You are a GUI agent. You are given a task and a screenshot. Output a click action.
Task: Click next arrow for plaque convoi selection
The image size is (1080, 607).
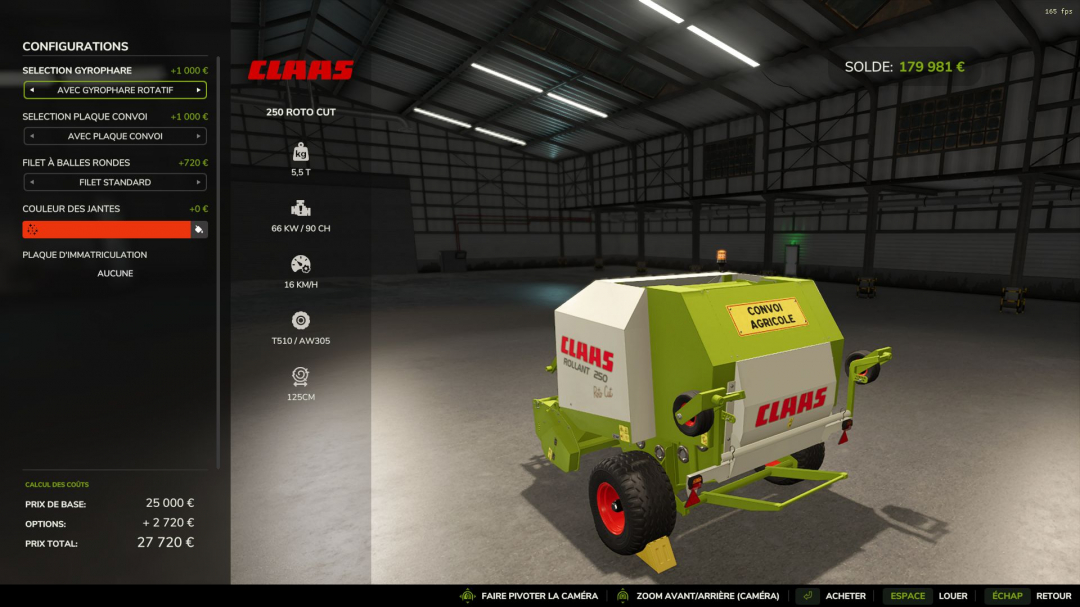pyautogui.click(x=199, y=136)
